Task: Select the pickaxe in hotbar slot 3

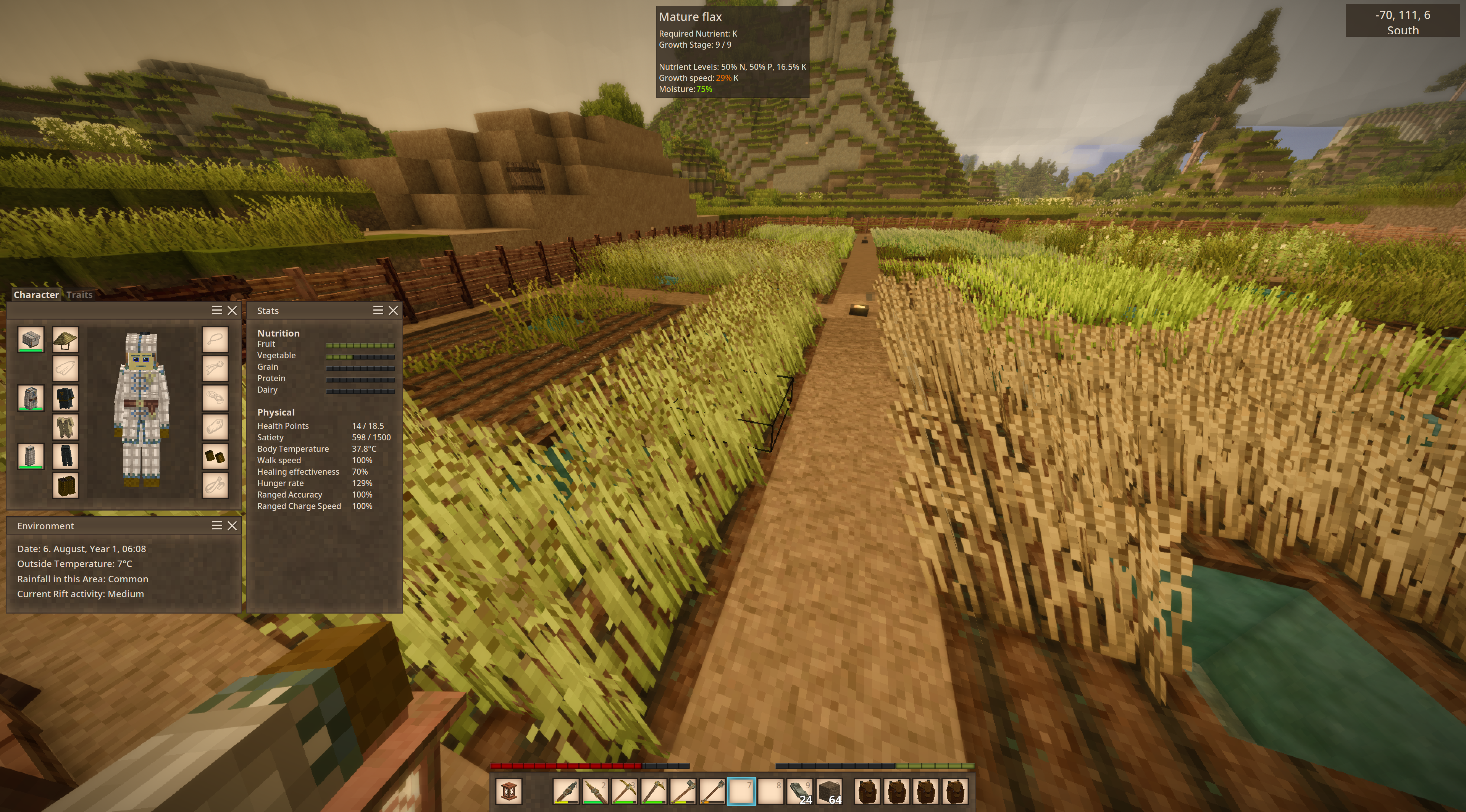Action: pyautogui.click(x=624, y=791)
